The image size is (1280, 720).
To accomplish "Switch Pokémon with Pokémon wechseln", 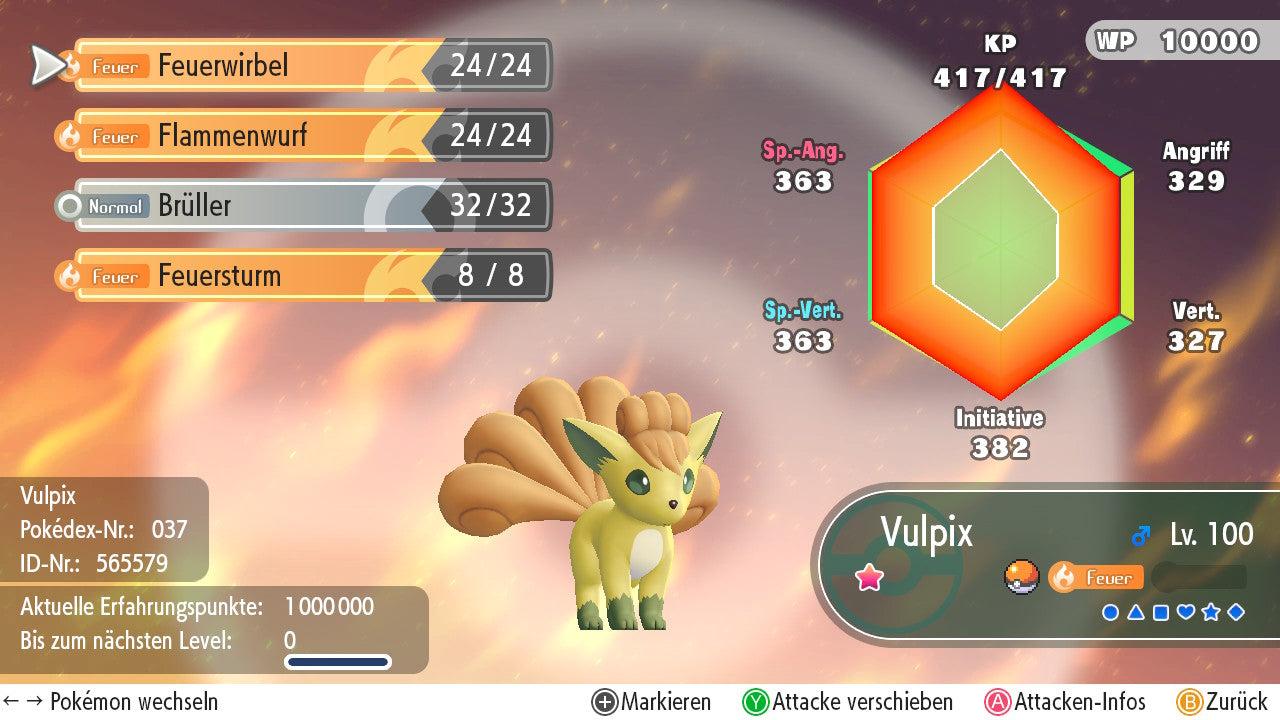I will (110, 702).
